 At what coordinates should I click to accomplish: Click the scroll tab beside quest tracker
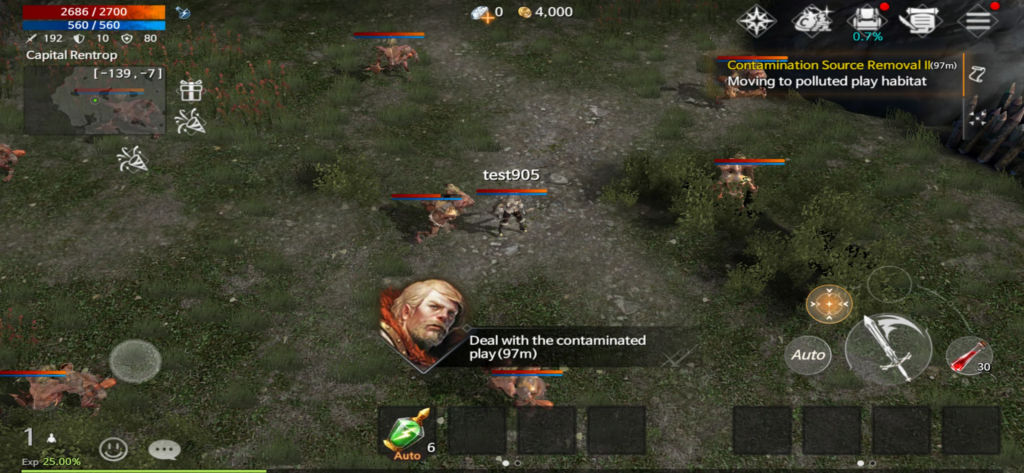(x=977, y=73)
